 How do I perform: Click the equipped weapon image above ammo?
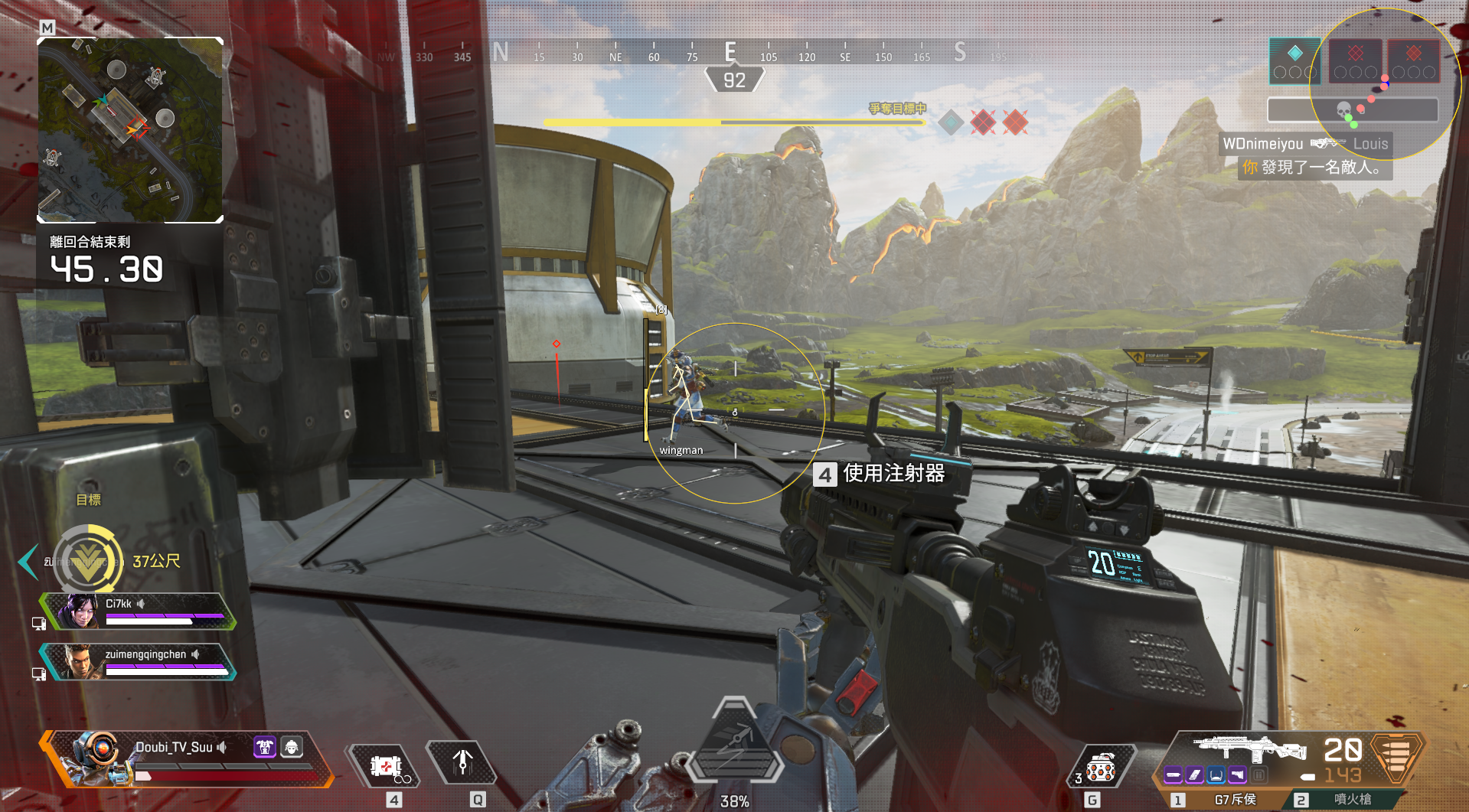[x=1248, y=748]
